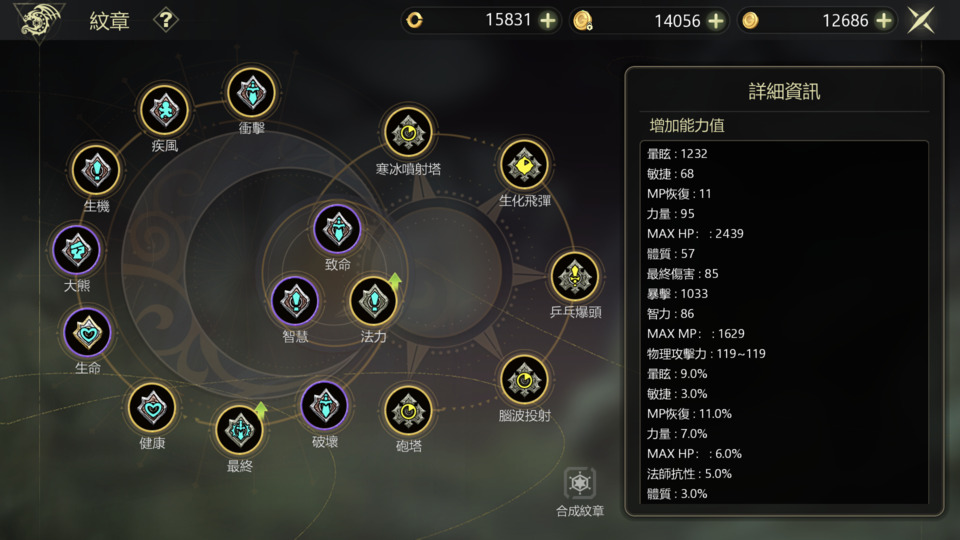Viewport: 960px width, 540px height.
Task: Select the 疾風 emblem
Action: (164, 110)
